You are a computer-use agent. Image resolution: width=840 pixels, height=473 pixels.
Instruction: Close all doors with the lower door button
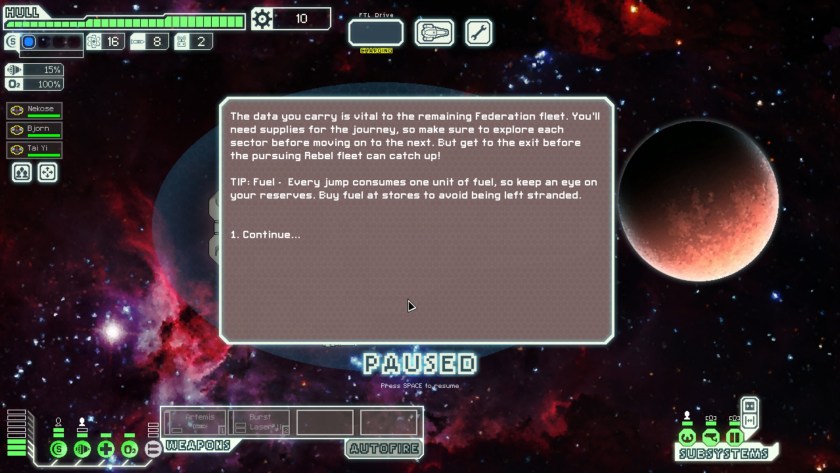[x=750, y=420]
